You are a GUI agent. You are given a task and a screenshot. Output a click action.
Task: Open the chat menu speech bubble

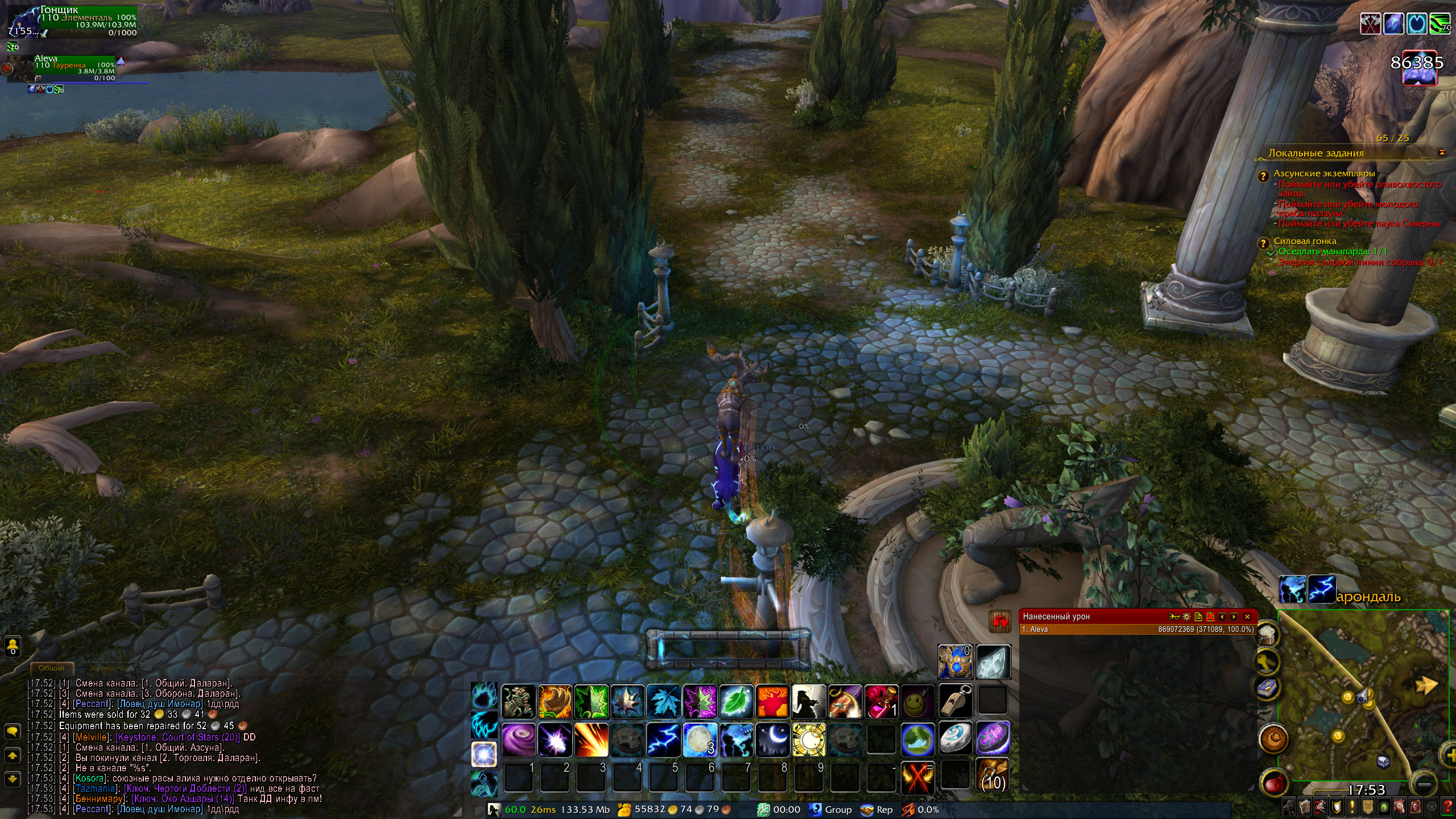(13, 731)
